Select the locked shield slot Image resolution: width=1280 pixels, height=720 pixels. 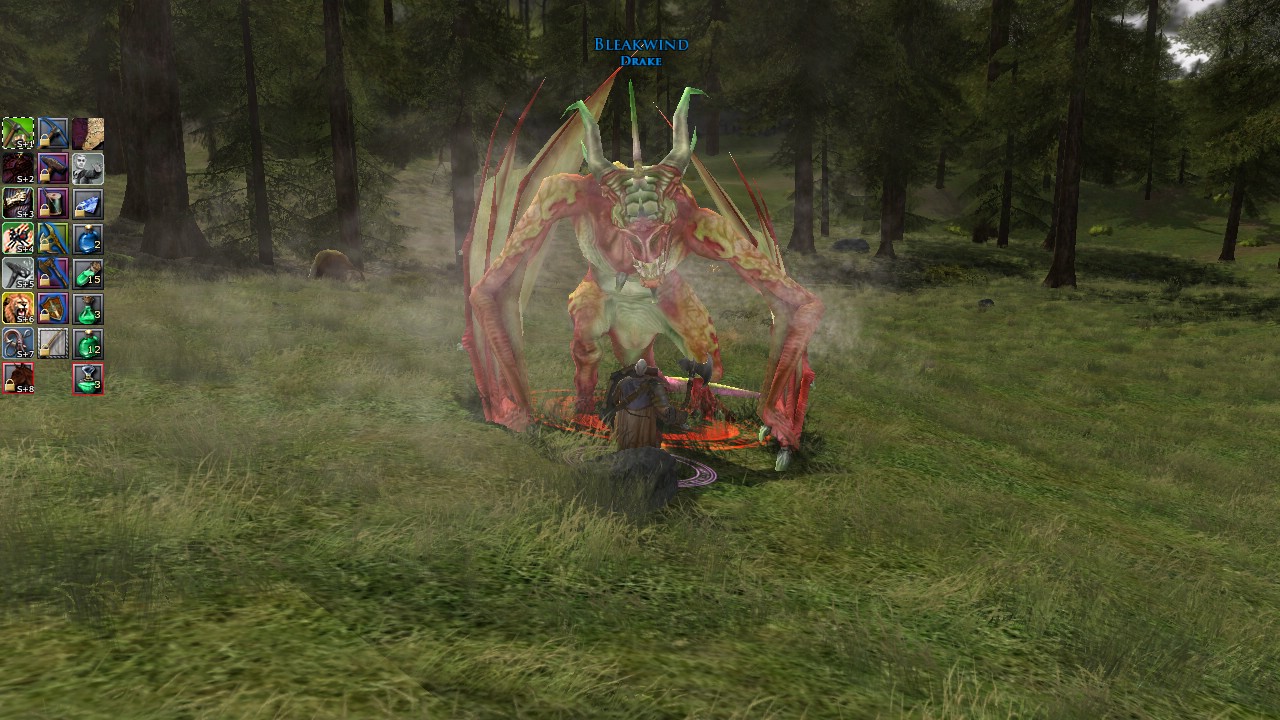(53, 308)
